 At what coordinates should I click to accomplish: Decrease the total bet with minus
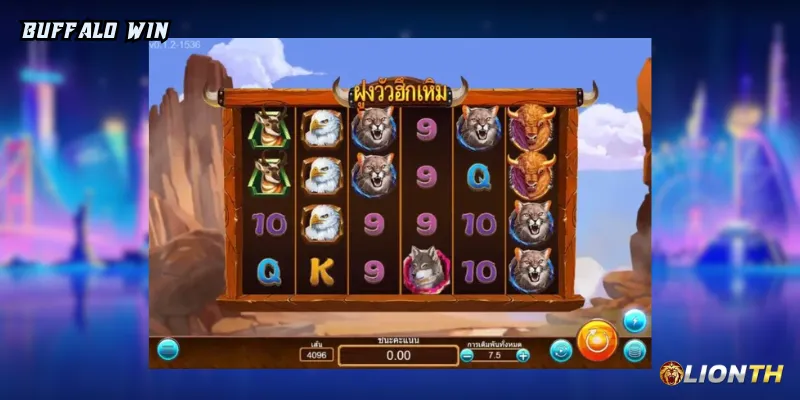467,355
